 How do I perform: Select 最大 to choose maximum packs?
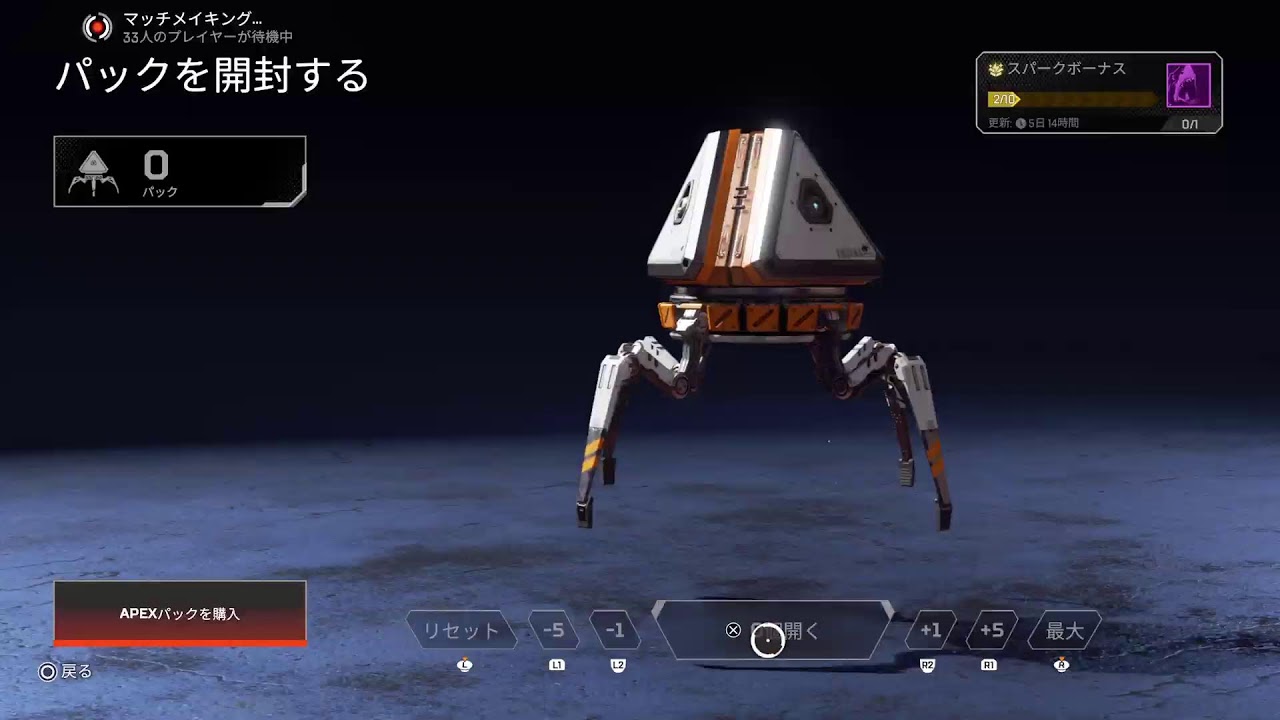tap(1063, 629)
